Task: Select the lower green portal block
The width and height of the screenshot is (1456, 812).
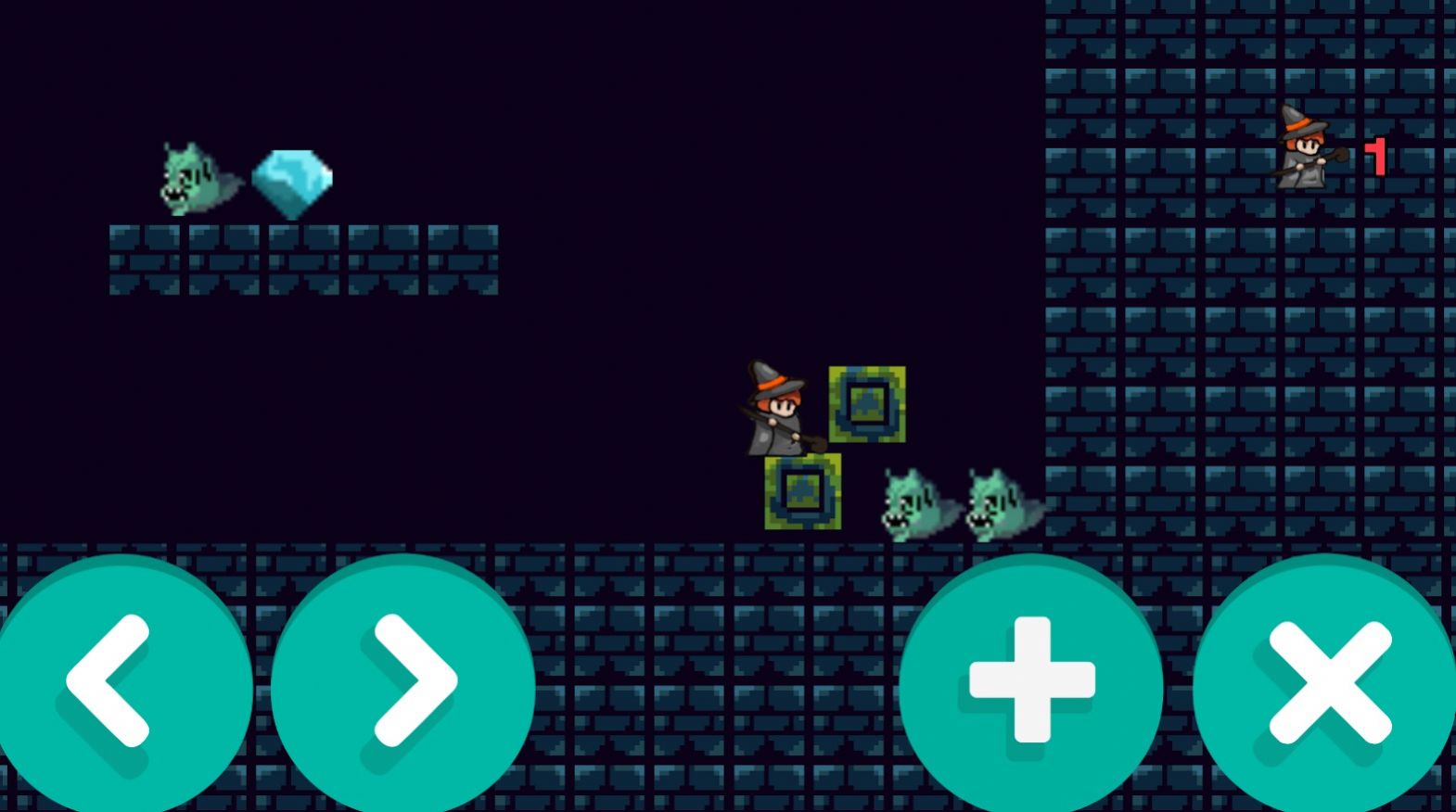Action: click(x=802, y=493)
